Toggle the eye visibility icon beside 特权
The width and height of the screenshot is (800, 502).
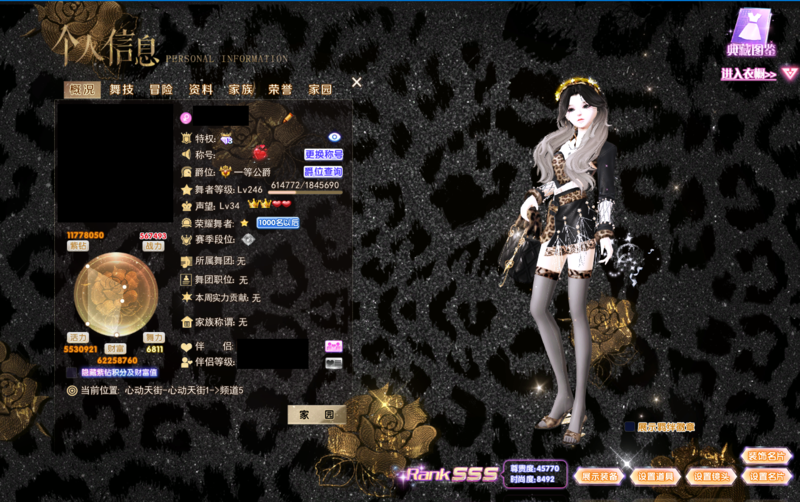pos(335,137)
